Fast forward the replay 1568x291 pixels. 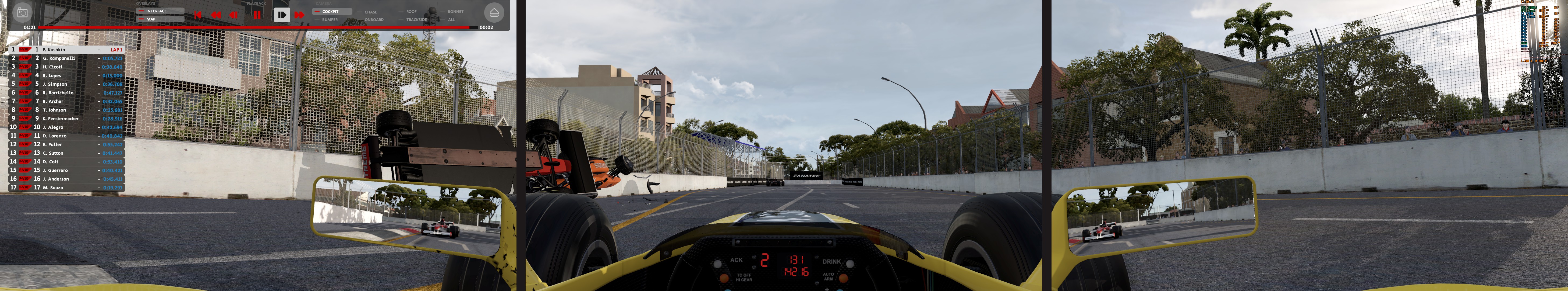[299, 15]
